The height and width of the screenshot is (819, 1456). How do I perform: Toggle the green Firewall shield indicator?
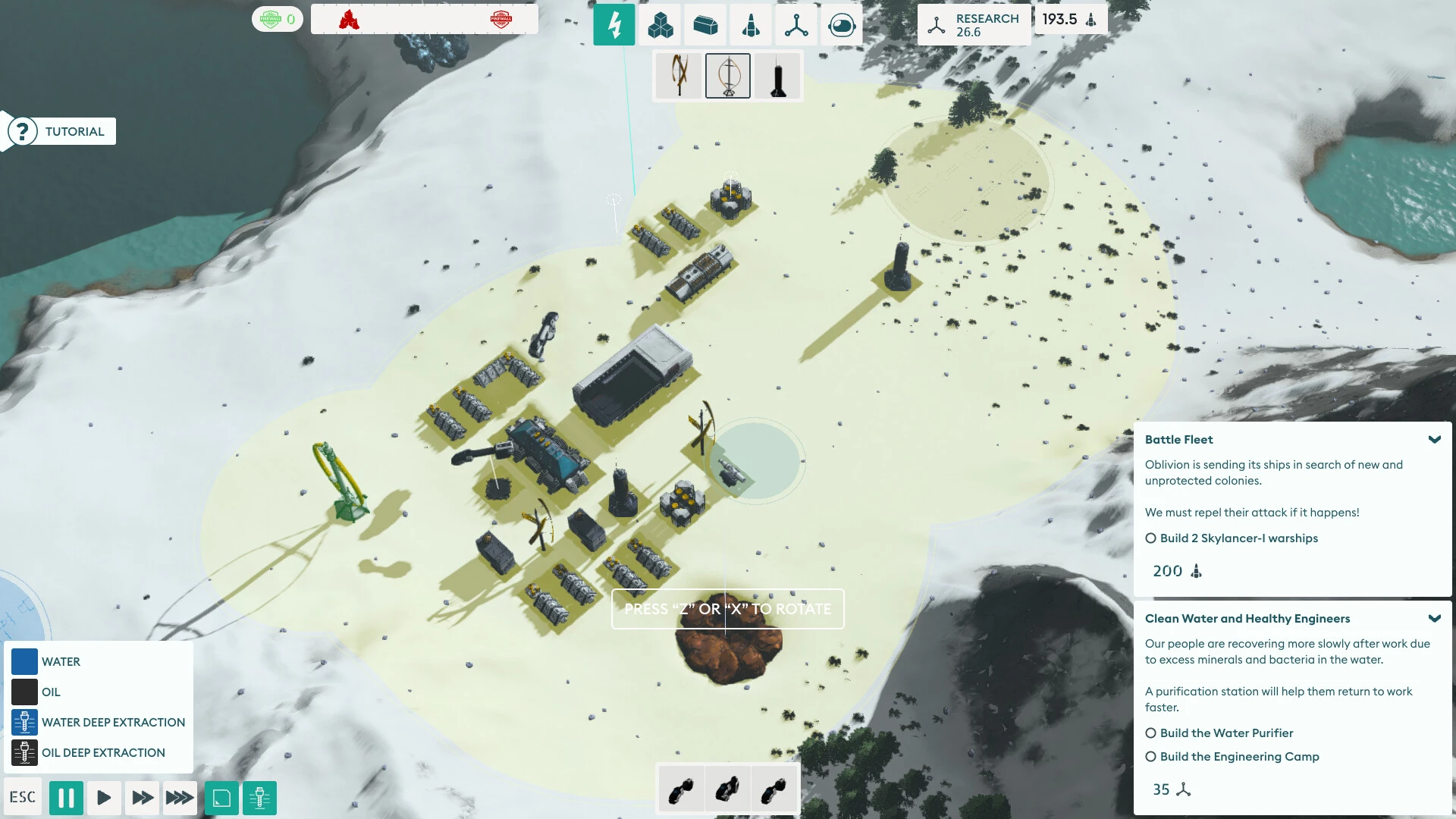click(277, 19)
